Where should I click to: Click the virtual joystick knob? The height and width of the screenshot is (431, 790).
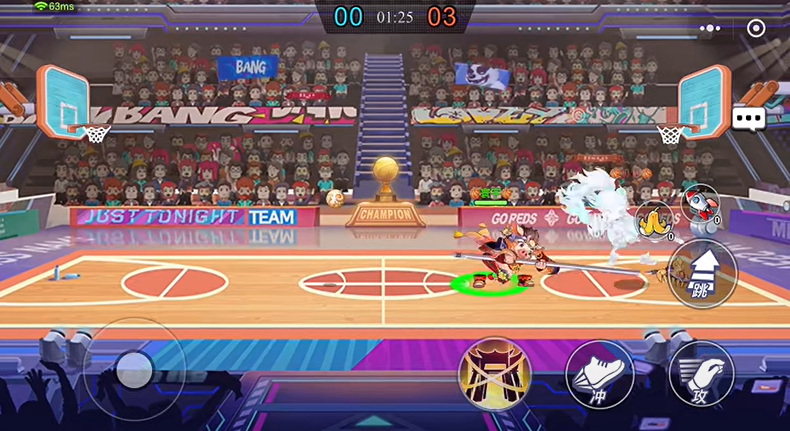(133, 371)
